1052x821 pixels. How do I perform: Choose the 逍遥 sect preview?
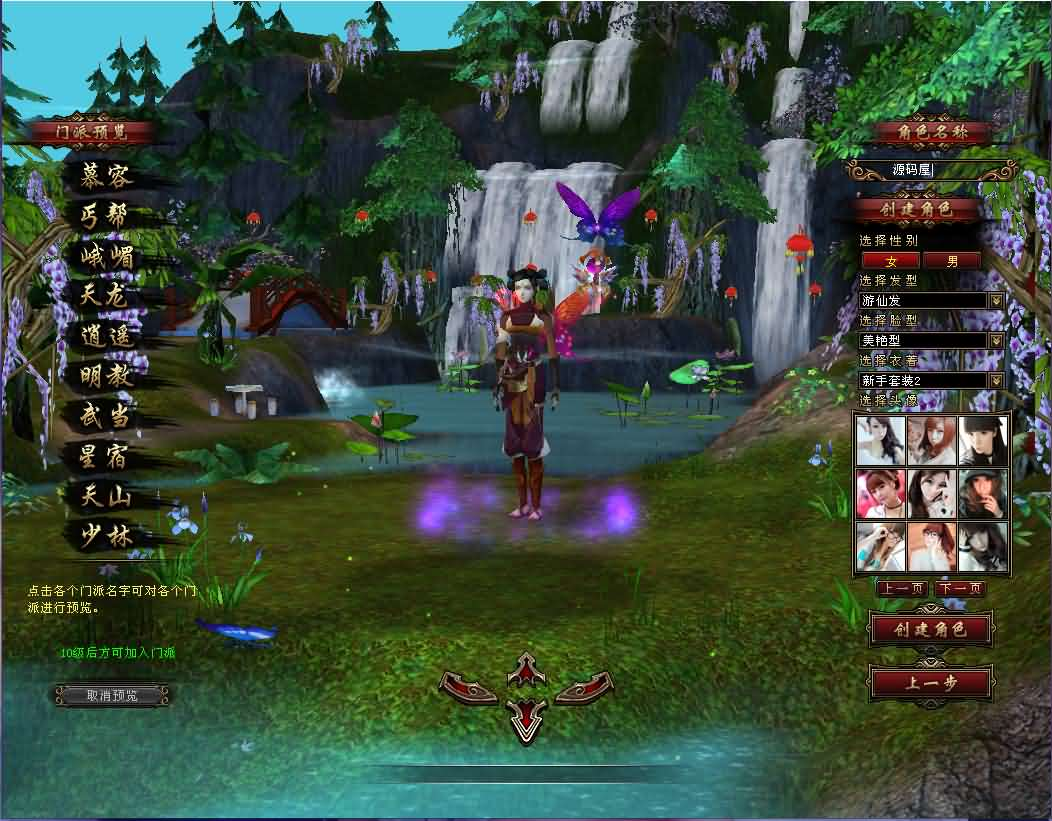(x=106, y=337)
